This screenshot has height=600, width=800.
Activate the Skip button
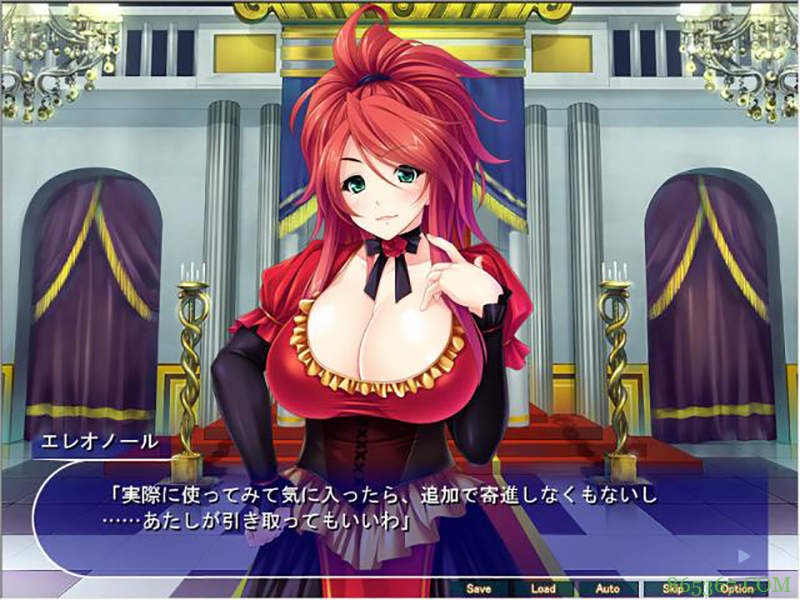click(x=671, y=589)
